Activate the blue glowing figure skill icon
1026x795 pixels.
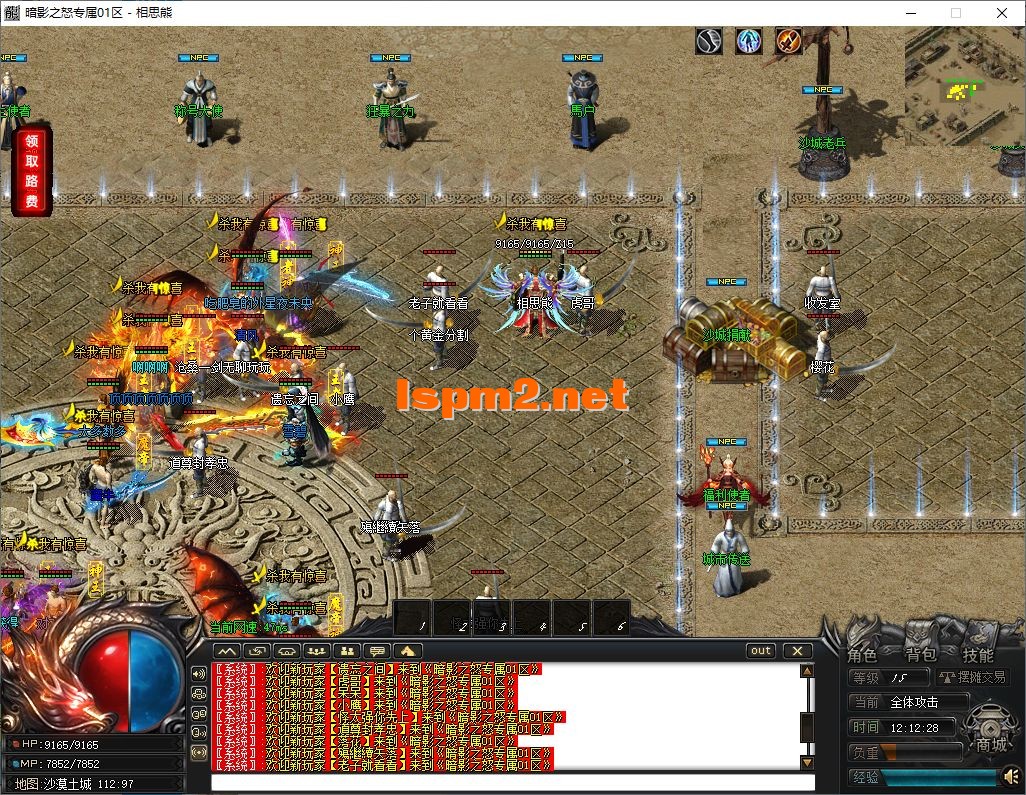[x=749, y=41]
